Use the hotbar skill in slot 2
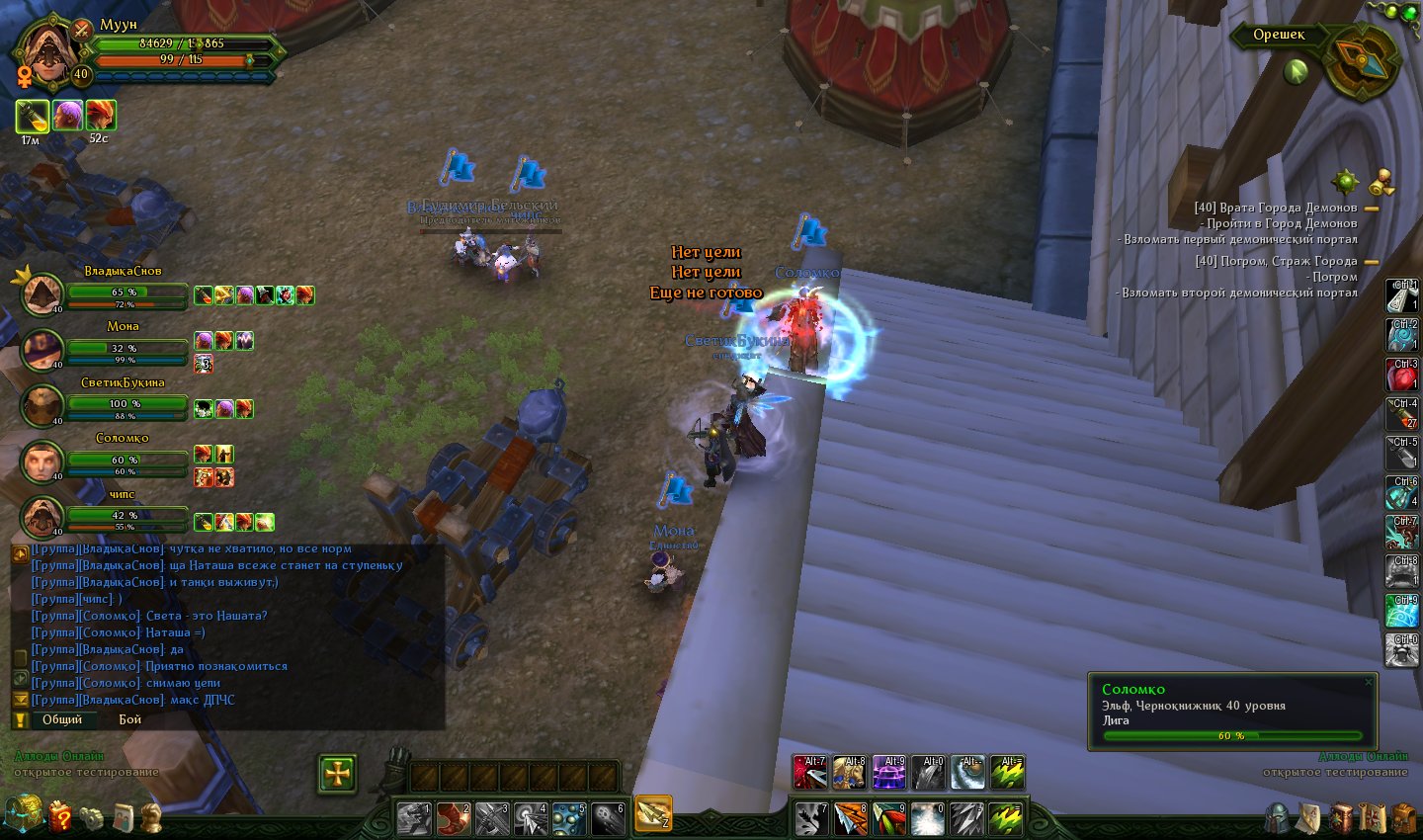Viewport: 1423px width, 840px height. click(x=454, y=819)
